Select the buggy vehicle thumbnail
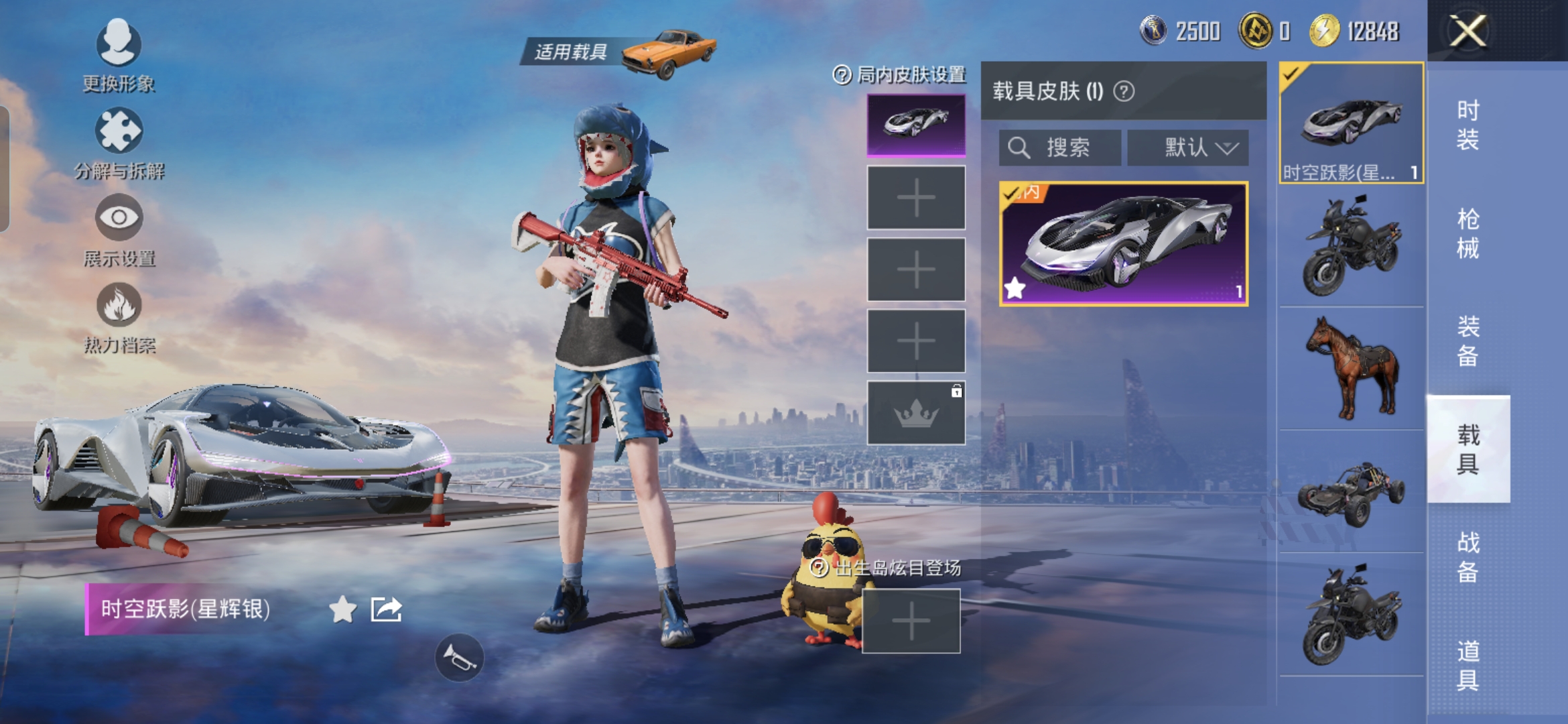1568x724 pixels. point(1351,493)
